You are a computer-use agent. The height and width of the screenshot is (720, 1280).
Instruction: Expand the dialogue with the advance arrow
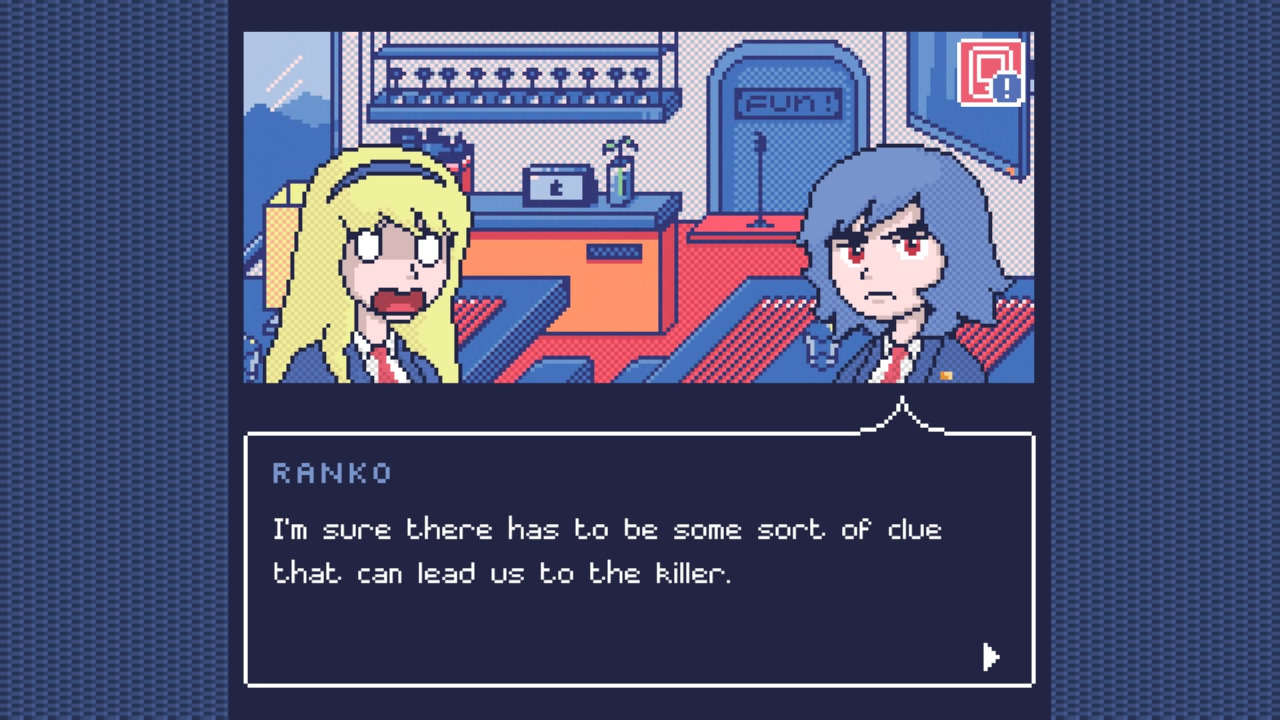point(990,657)
